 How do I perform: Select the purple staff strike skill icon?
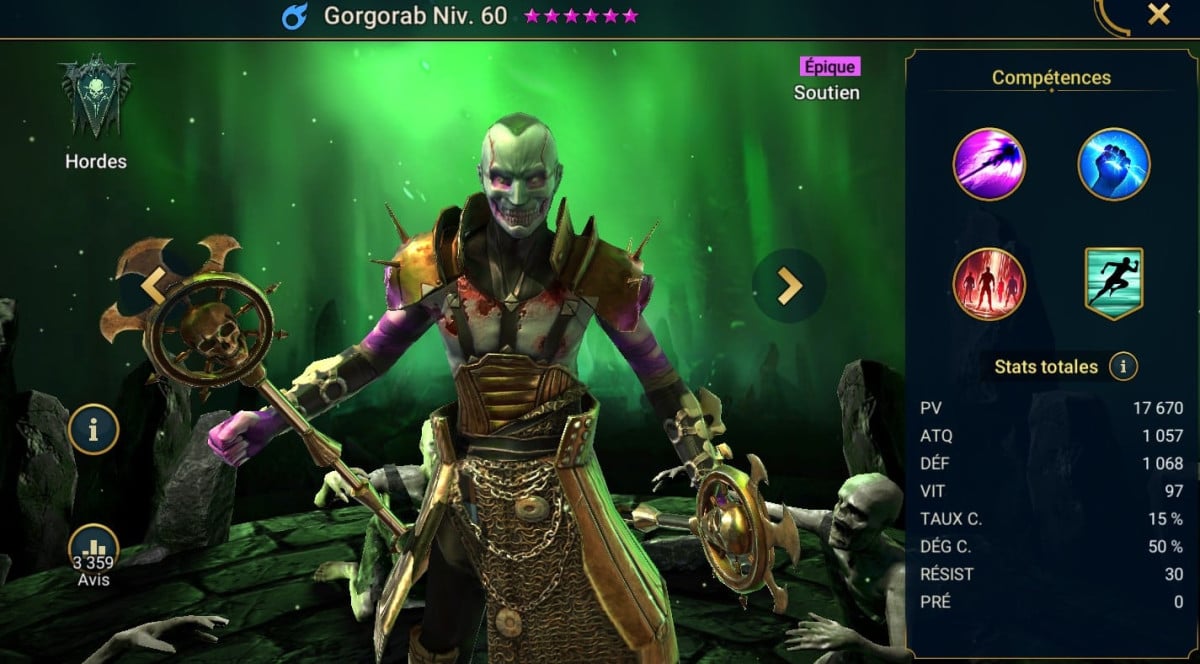tap(989, 164)
